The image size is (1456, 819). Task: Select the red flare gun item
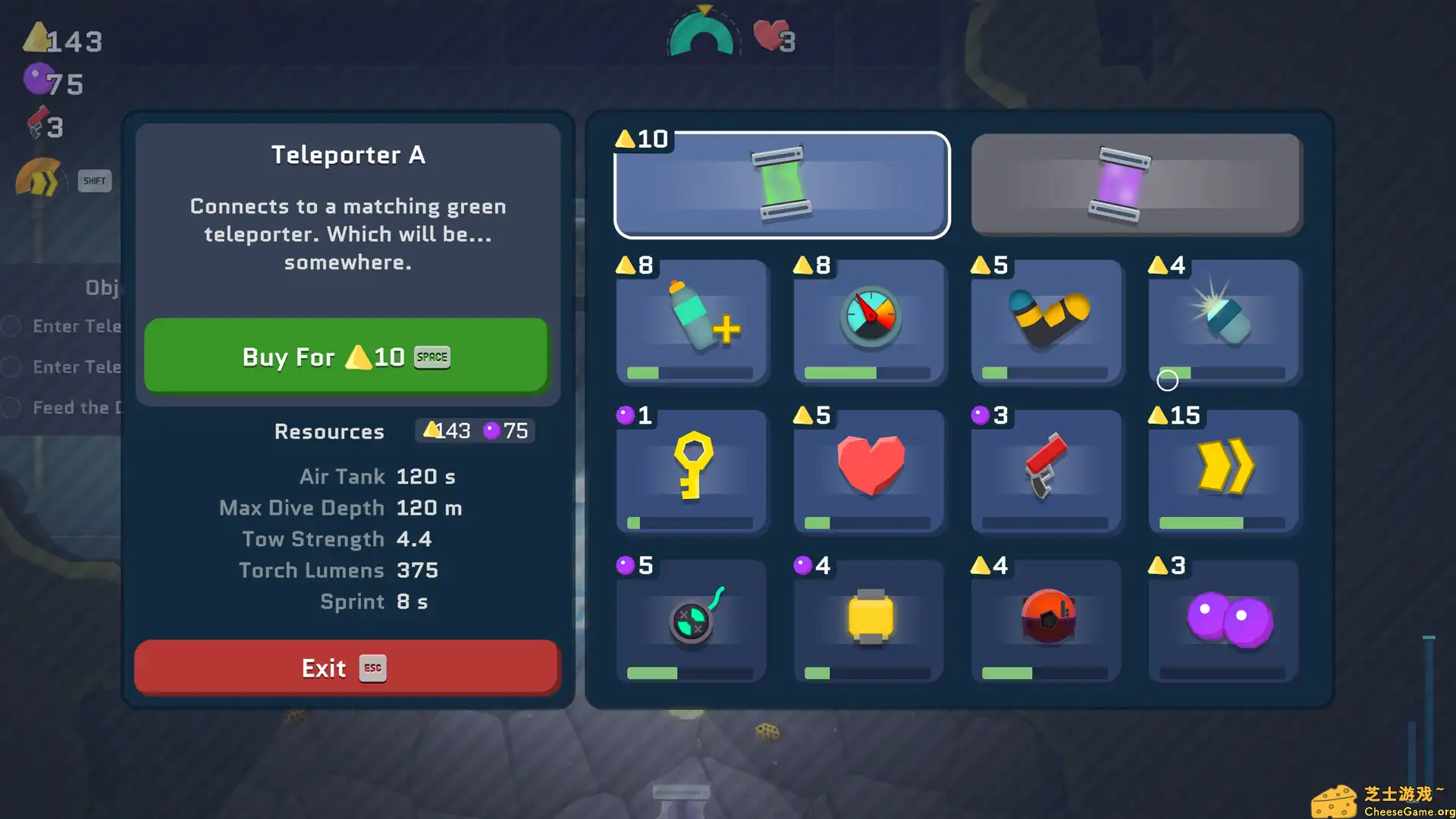pyautogui.click(x=1046, y=472)
